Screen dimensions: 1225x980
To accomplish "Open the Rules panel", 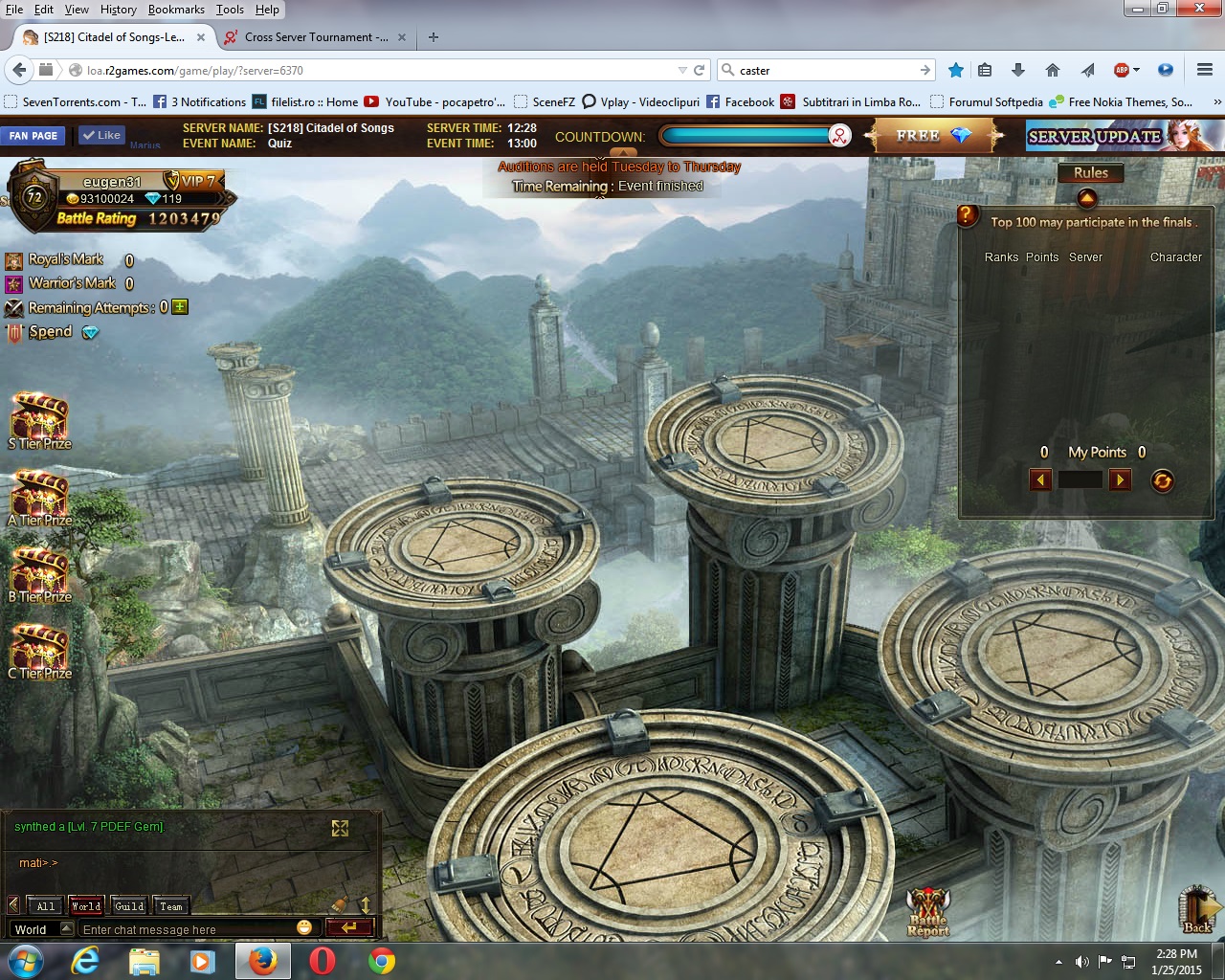I will (1090, 173).
